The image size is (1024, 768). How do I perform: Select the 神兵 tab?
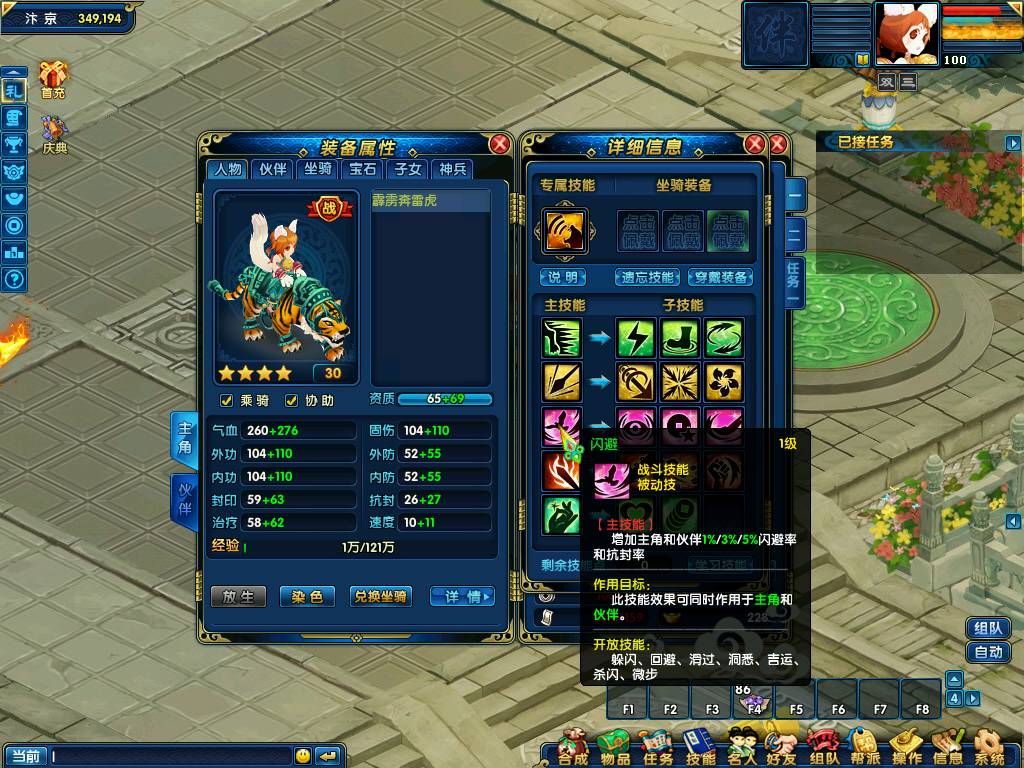coord(452,169)
